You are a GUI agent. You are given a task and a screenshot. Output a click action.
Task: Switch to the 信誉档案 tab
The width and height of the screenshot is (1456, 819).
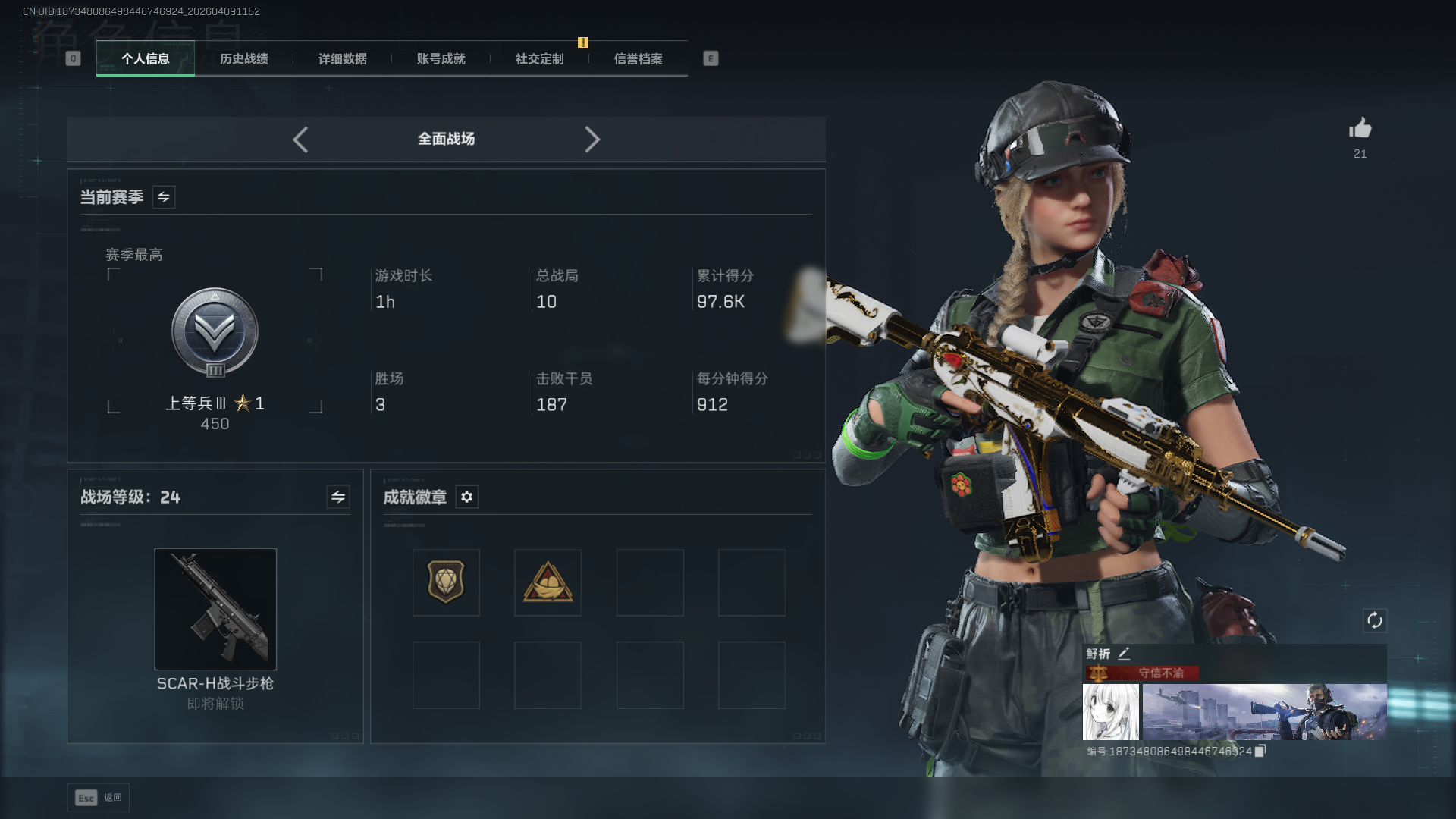[638, 58]
